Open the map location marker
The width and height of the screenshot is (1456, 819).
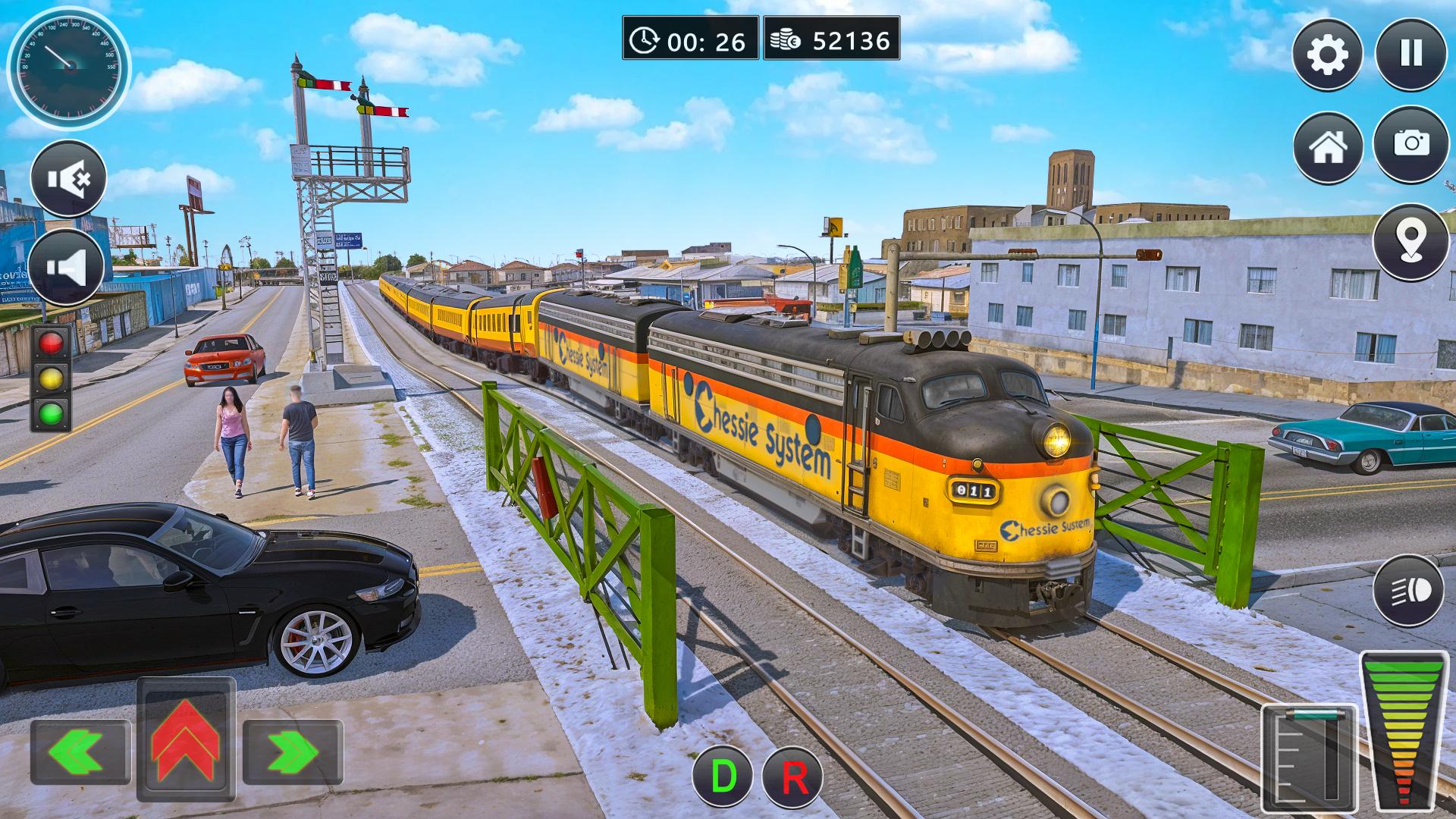(1410, 242)
